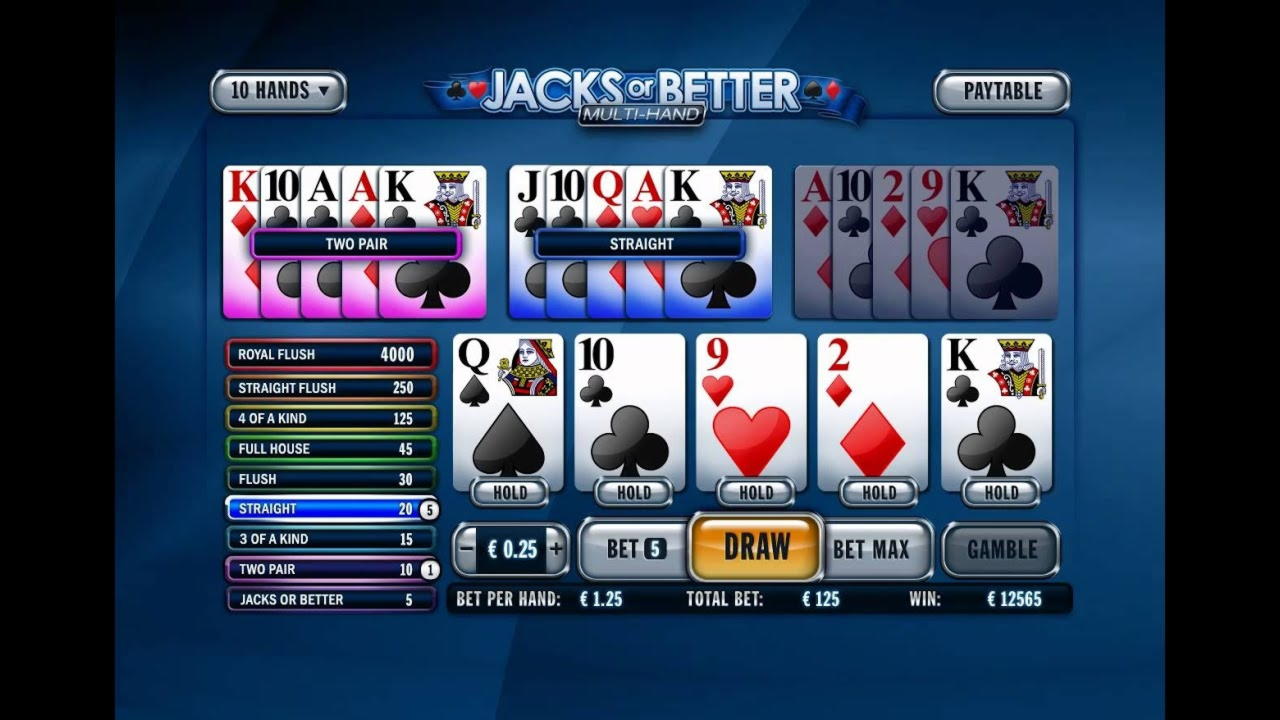The image size is (1280, 720).
Task: Hold the Queen of Spades
Action: point(509,492)
